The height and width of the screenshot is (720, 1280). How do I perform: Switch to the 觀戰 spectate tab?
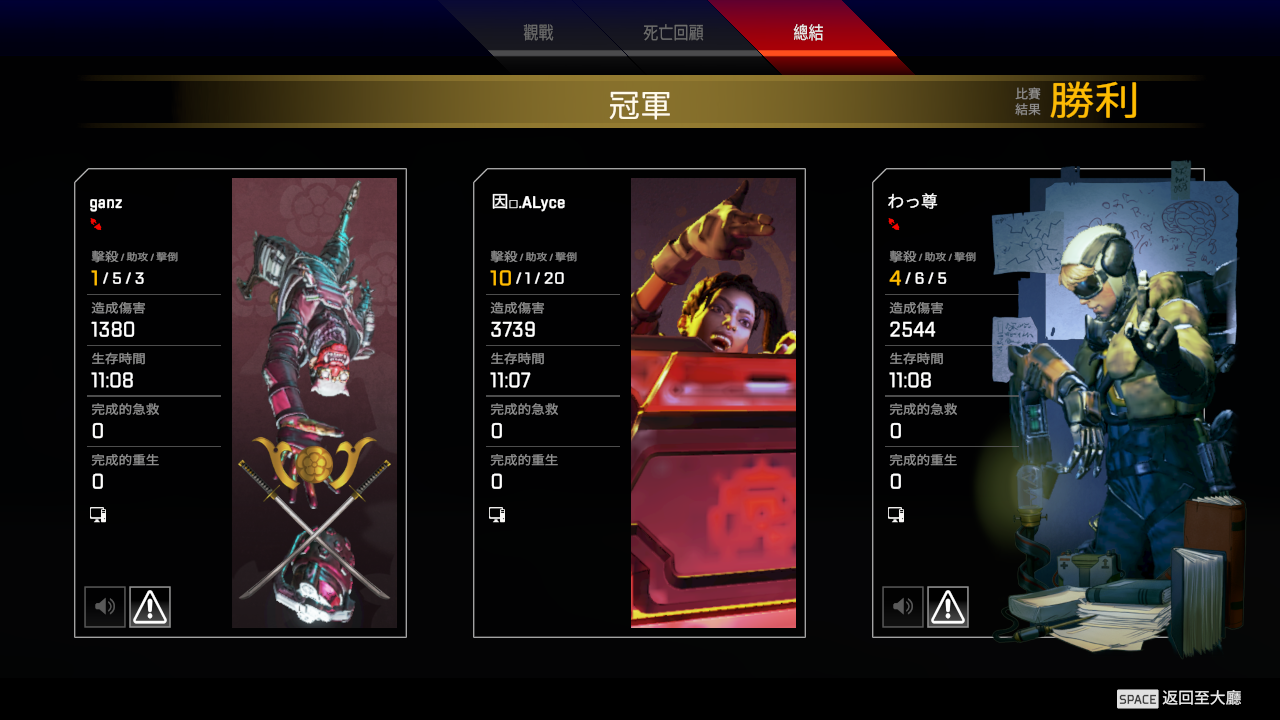pyautogui.click(x=538, y=33)
